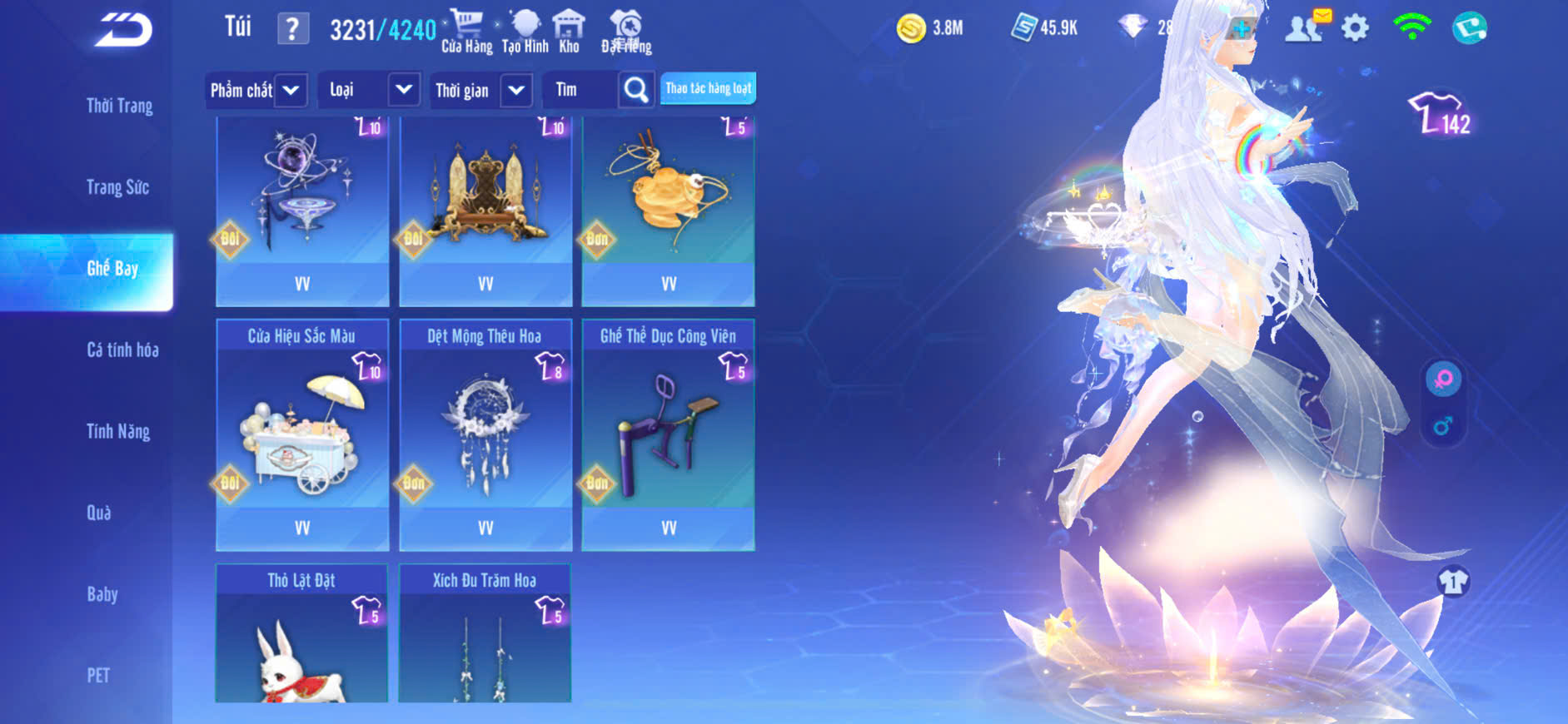Select the Cửa Hiệu Sắc Màu item
The image size is (1568, 724).
(302, 433)
